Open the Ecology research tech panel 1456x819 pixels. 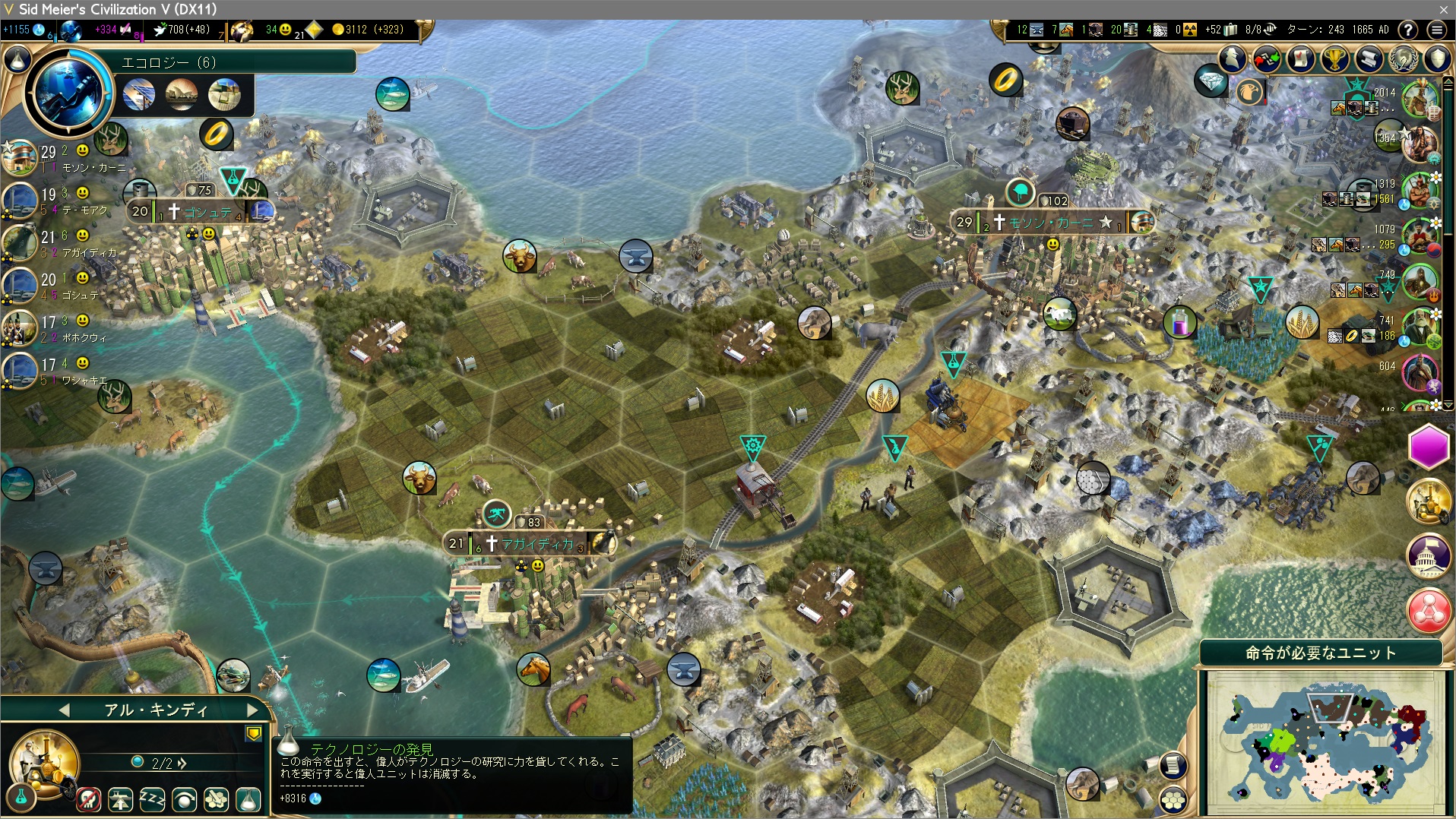[x=68, y=93]
